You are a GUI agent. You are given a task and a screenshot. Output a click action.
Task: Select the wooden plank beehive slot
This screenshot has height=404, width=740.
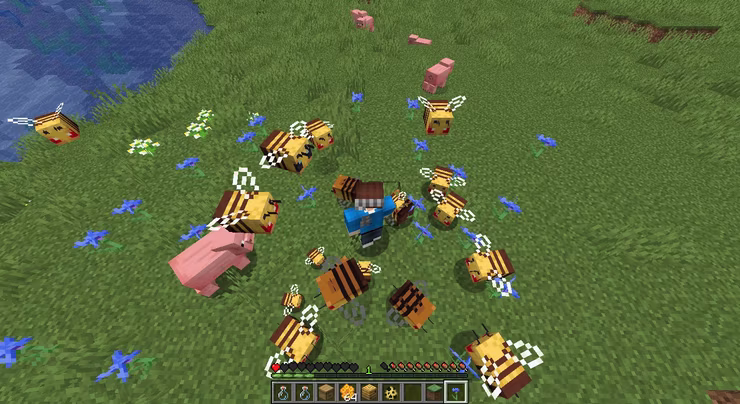coord(326,392)
